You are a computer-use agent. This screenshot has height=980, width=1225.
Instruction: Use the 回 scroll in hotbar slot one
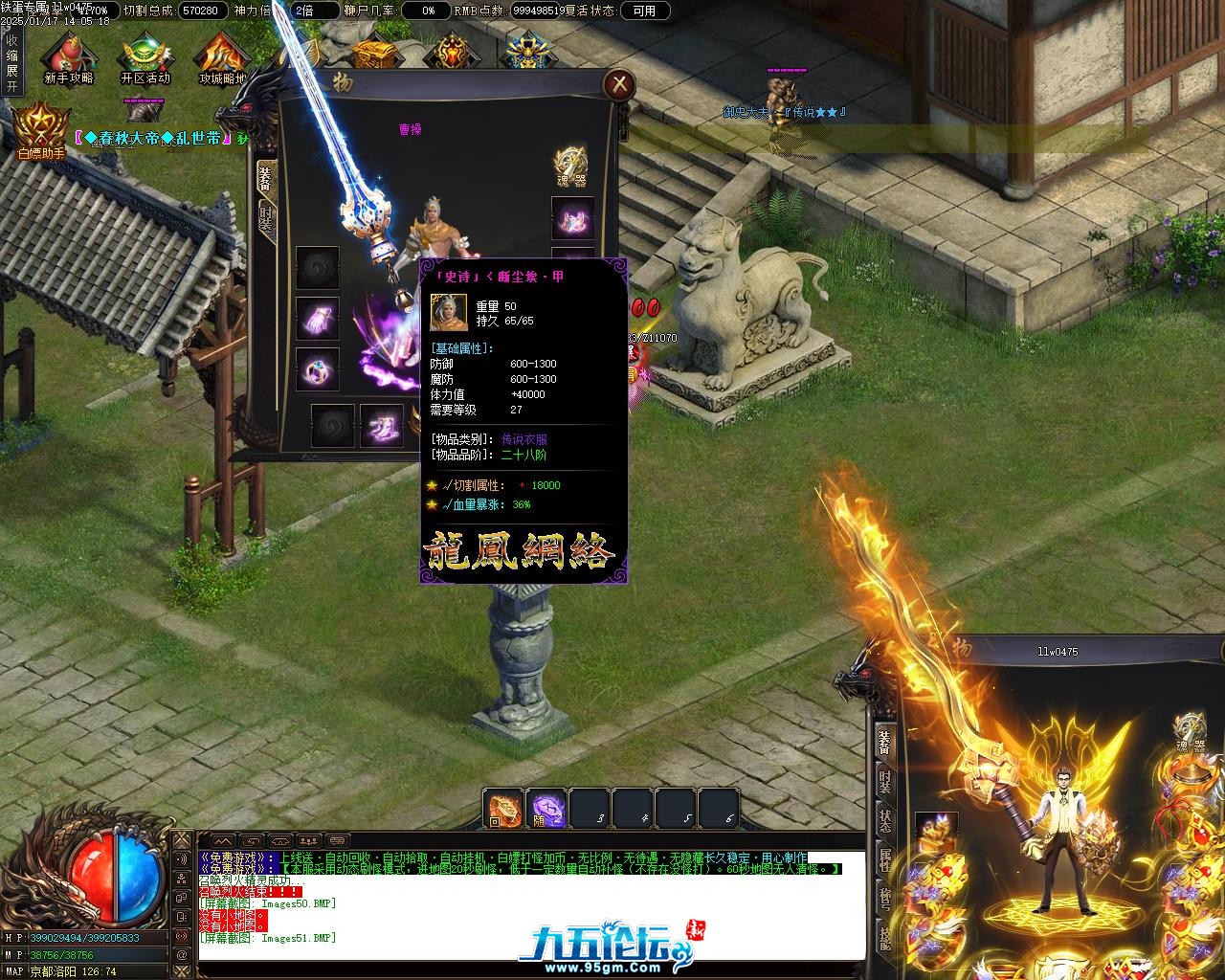503,810
